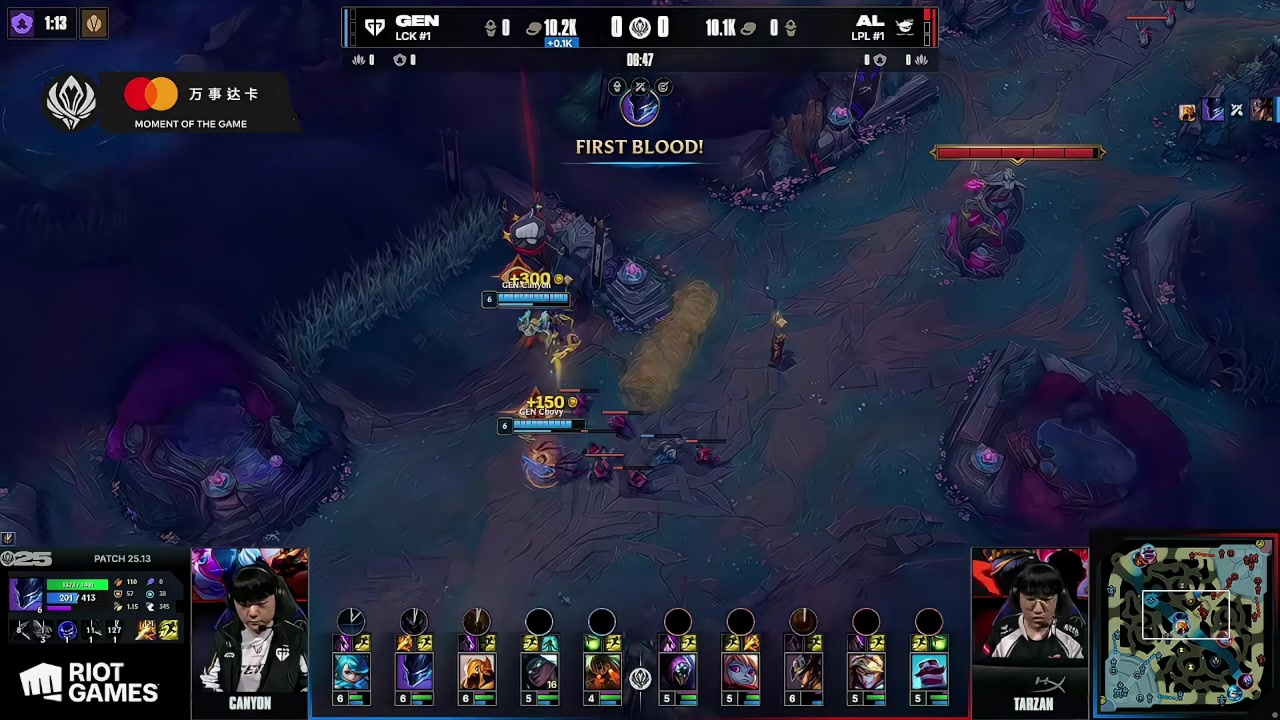
Task: Click the AL team logo on scoreboard
Action: (x=904, y=28)
